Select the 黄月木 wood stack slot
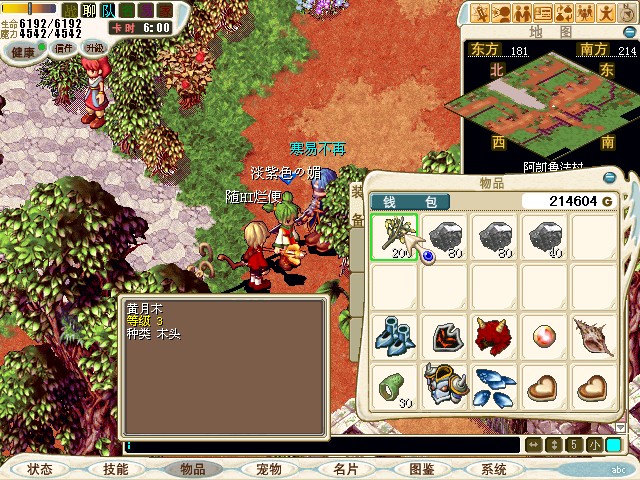Viewport: 640px width, 480px height. pos(394,238)
